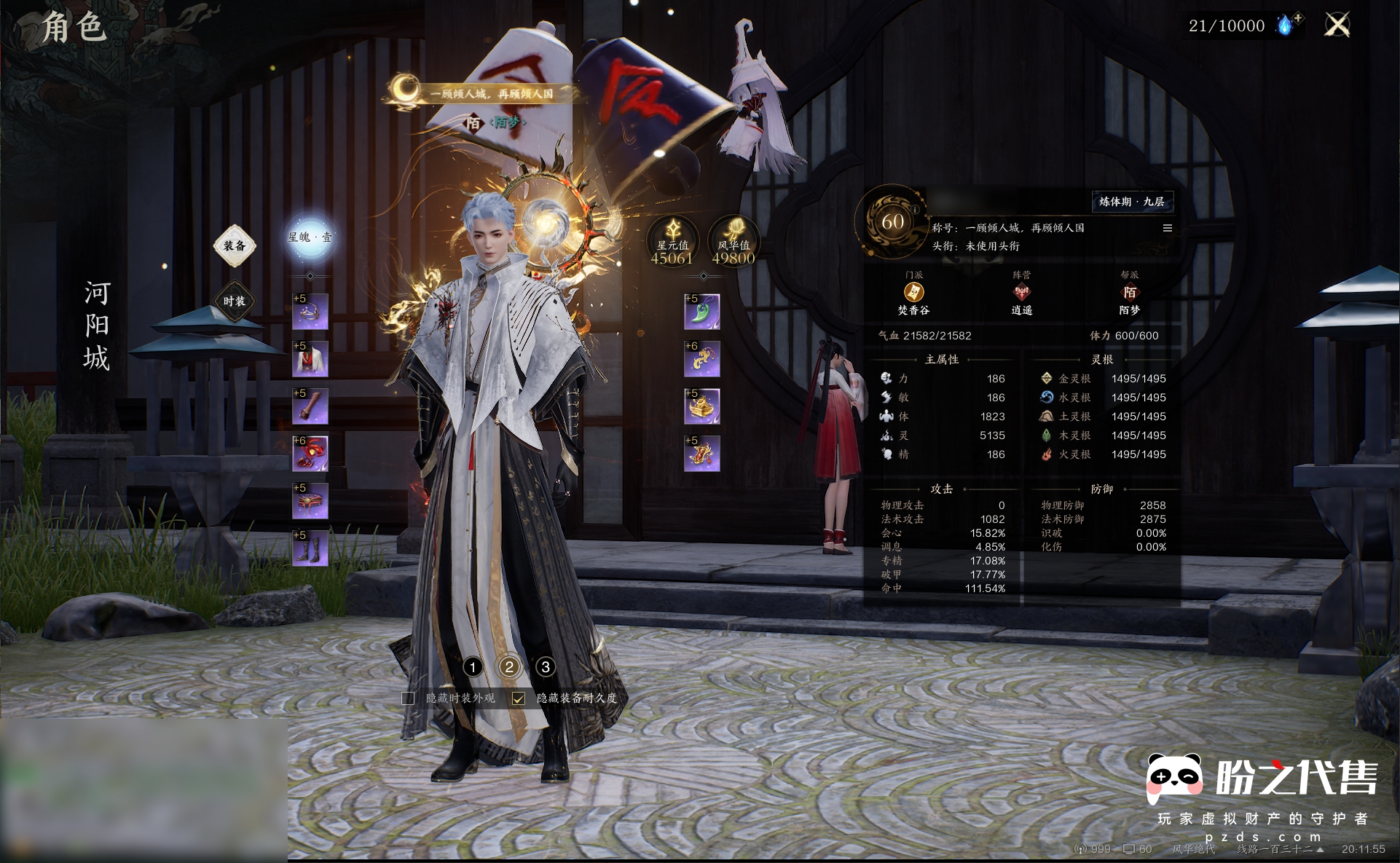This screenshot has height=863, width=1400.
Task: Select the +6 red flame weapon slot
Action: pos(310,454)
